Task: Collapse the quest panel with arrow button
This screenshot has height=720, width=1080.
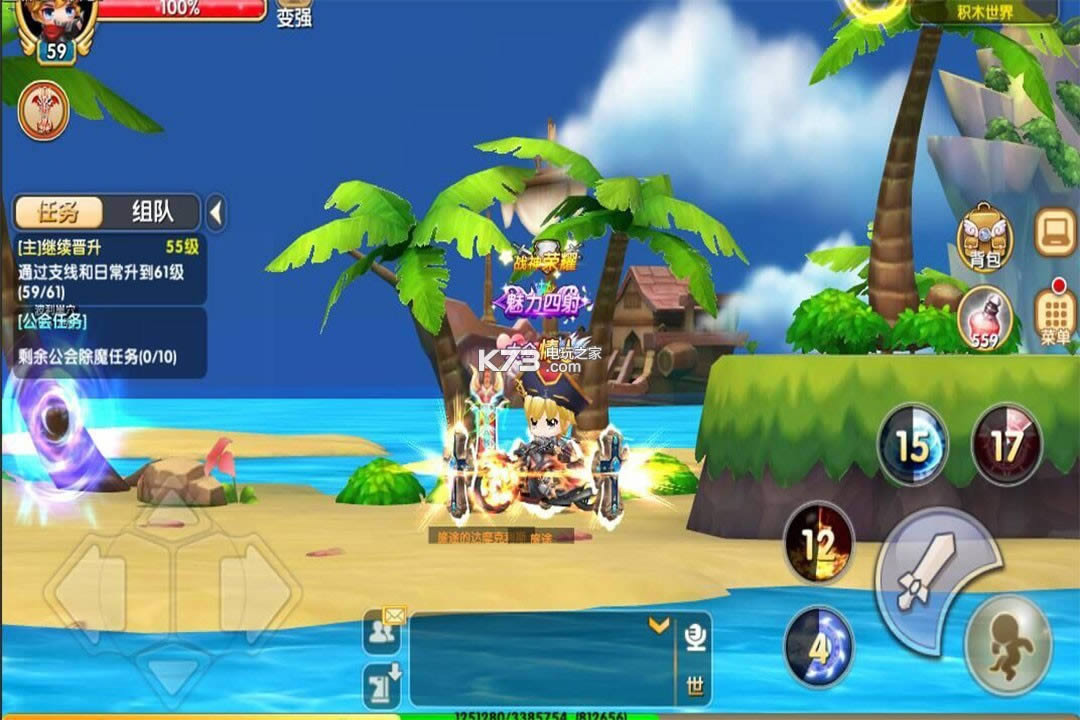Action: click(x=216, y=213)
